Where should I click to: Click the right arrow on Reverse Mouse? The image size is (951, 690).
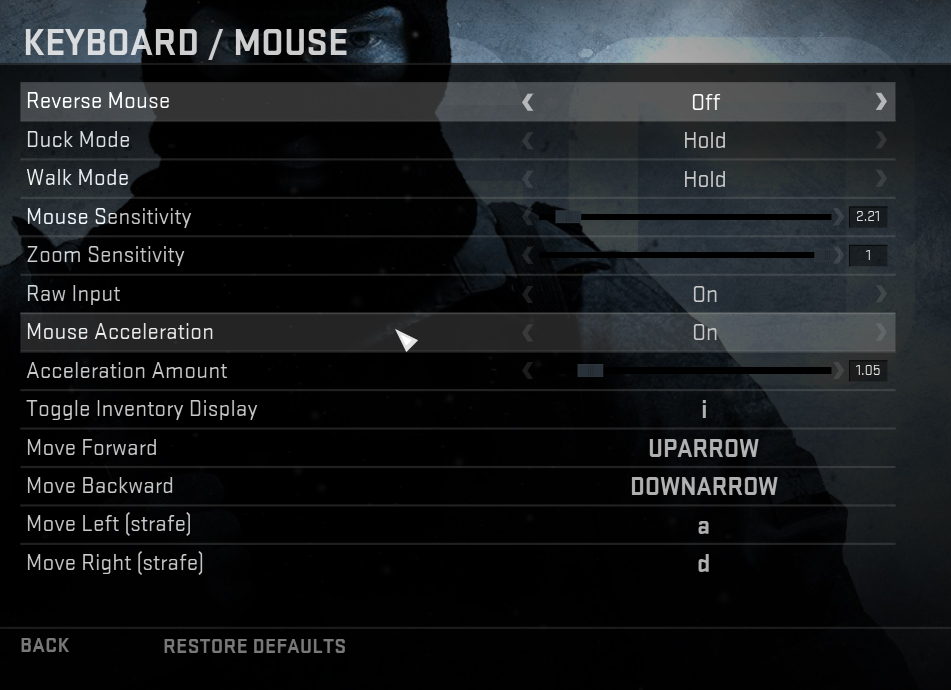[x=880, y=102]
